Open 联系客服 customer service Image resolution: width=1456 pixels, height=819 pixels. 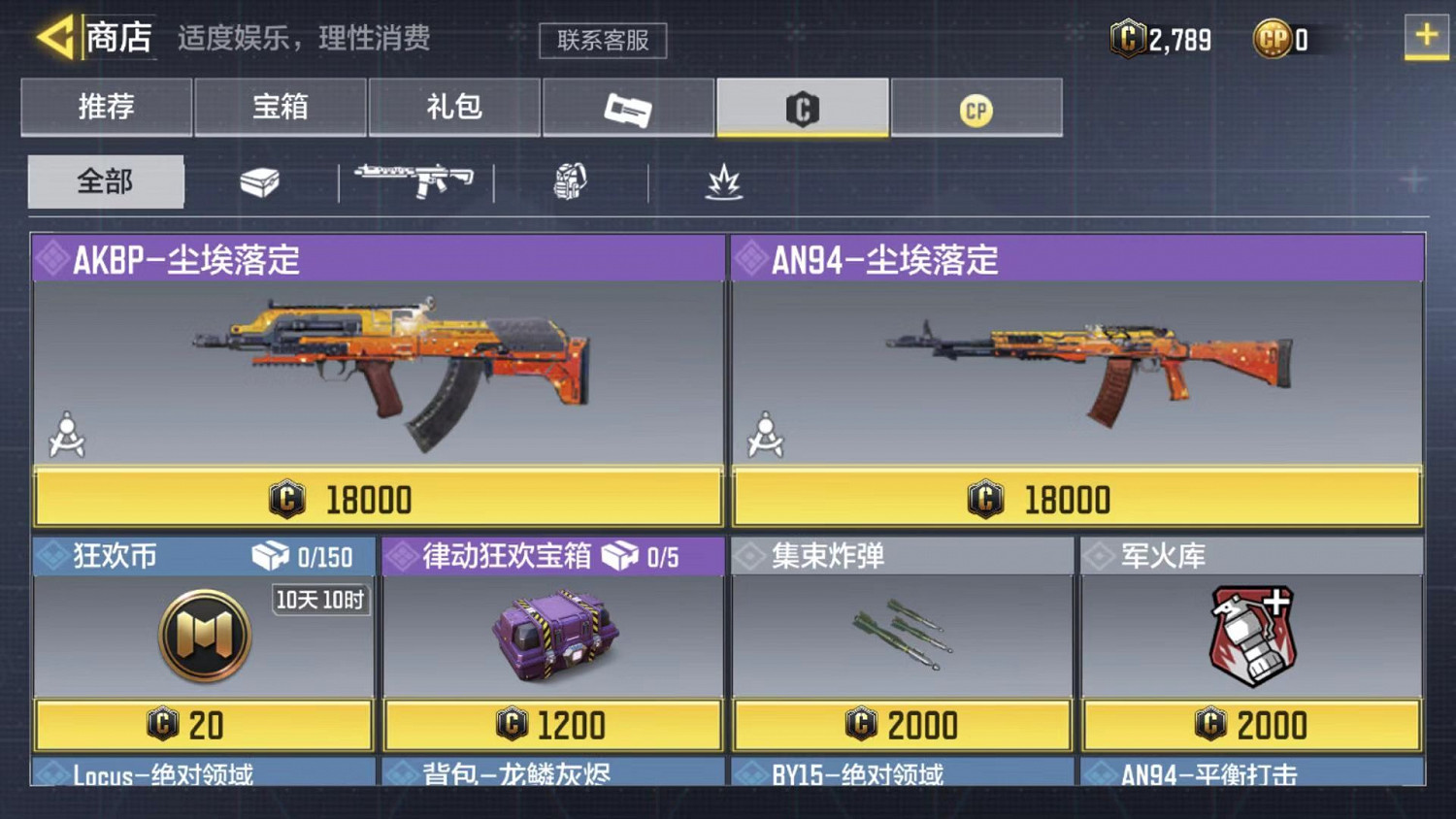(603, 41)
